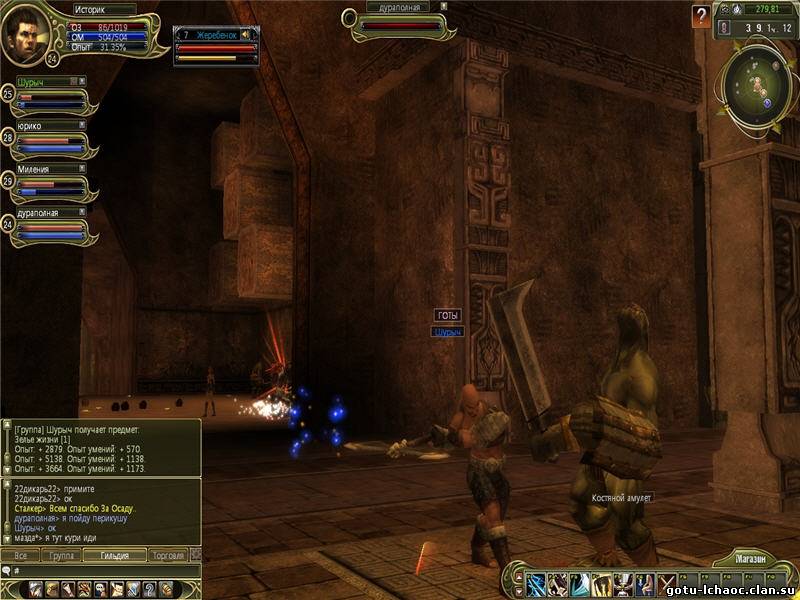The width and height of the screenshot is (800, 600).
Task: Select party member Миления's frame
Action: (52, 184)
